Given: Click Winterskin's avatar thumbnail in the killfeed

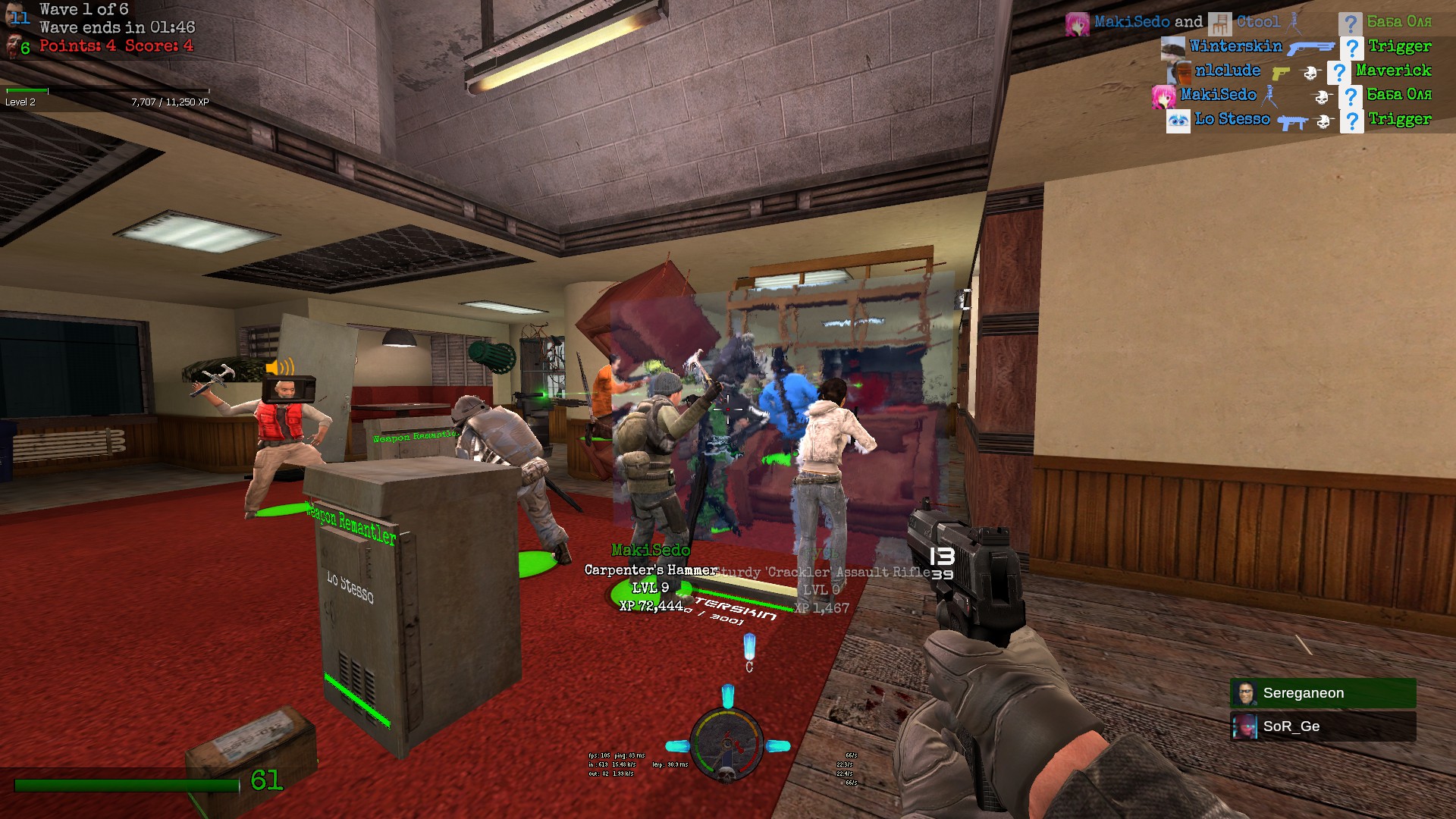Looking at the screenshot, I should [x=1172, y=48].
